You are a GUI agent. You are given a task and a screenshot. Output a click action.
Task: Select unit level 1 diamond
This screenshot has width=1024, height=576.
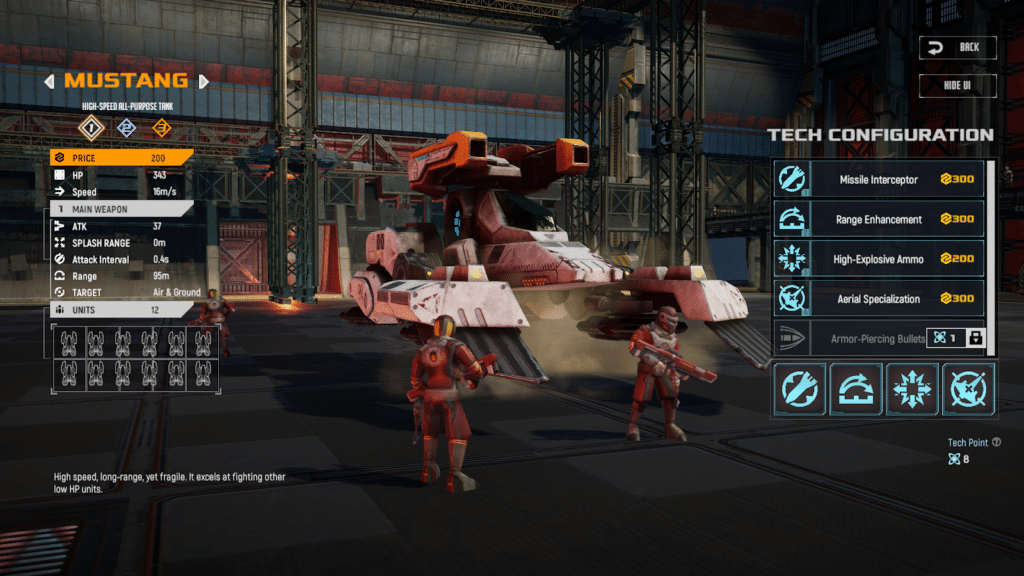point(92,127)
